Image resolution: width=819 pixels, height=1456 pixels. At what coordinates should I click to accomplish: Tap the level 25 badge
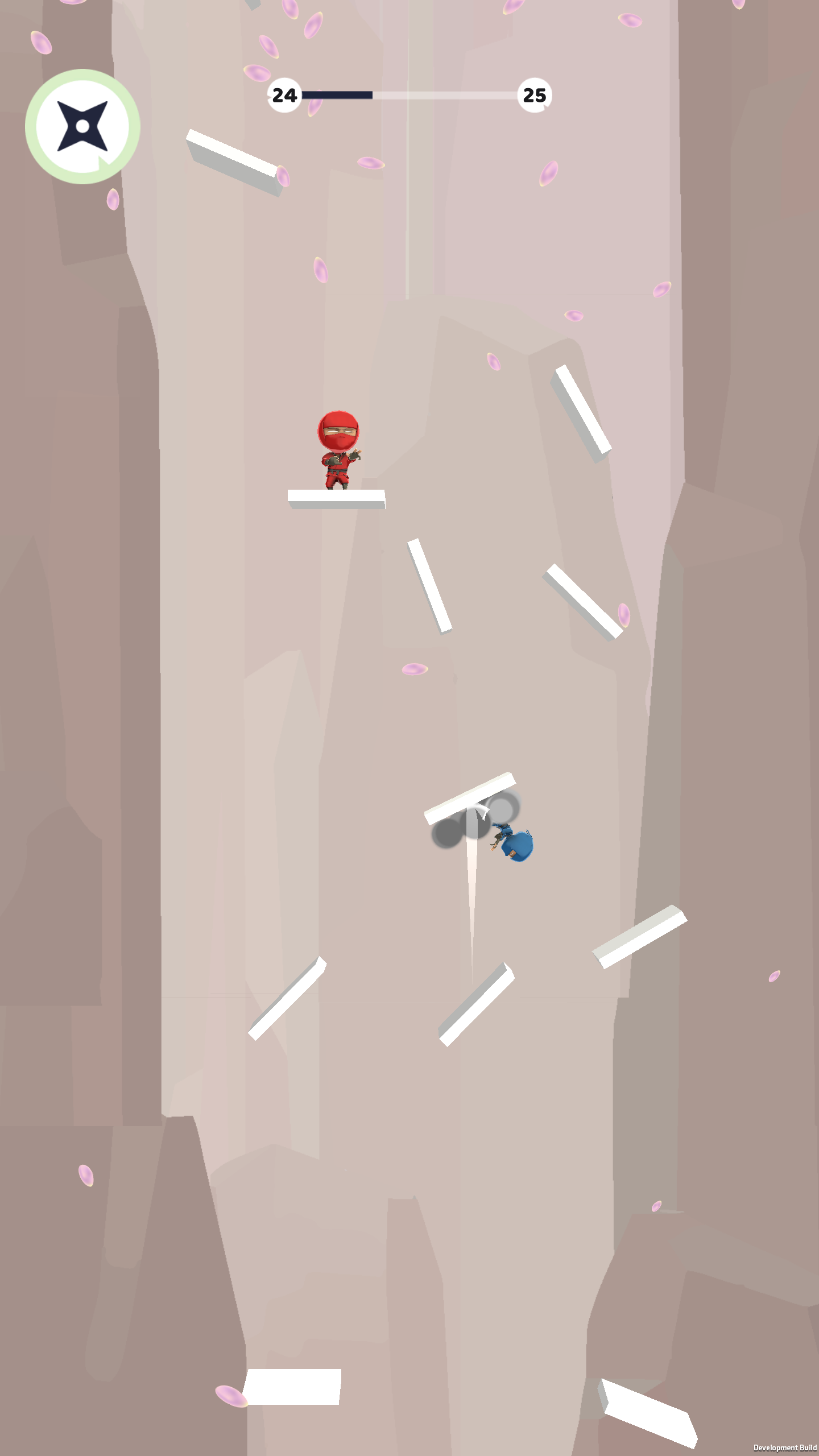pyautogui.click(x=533, y=94)
